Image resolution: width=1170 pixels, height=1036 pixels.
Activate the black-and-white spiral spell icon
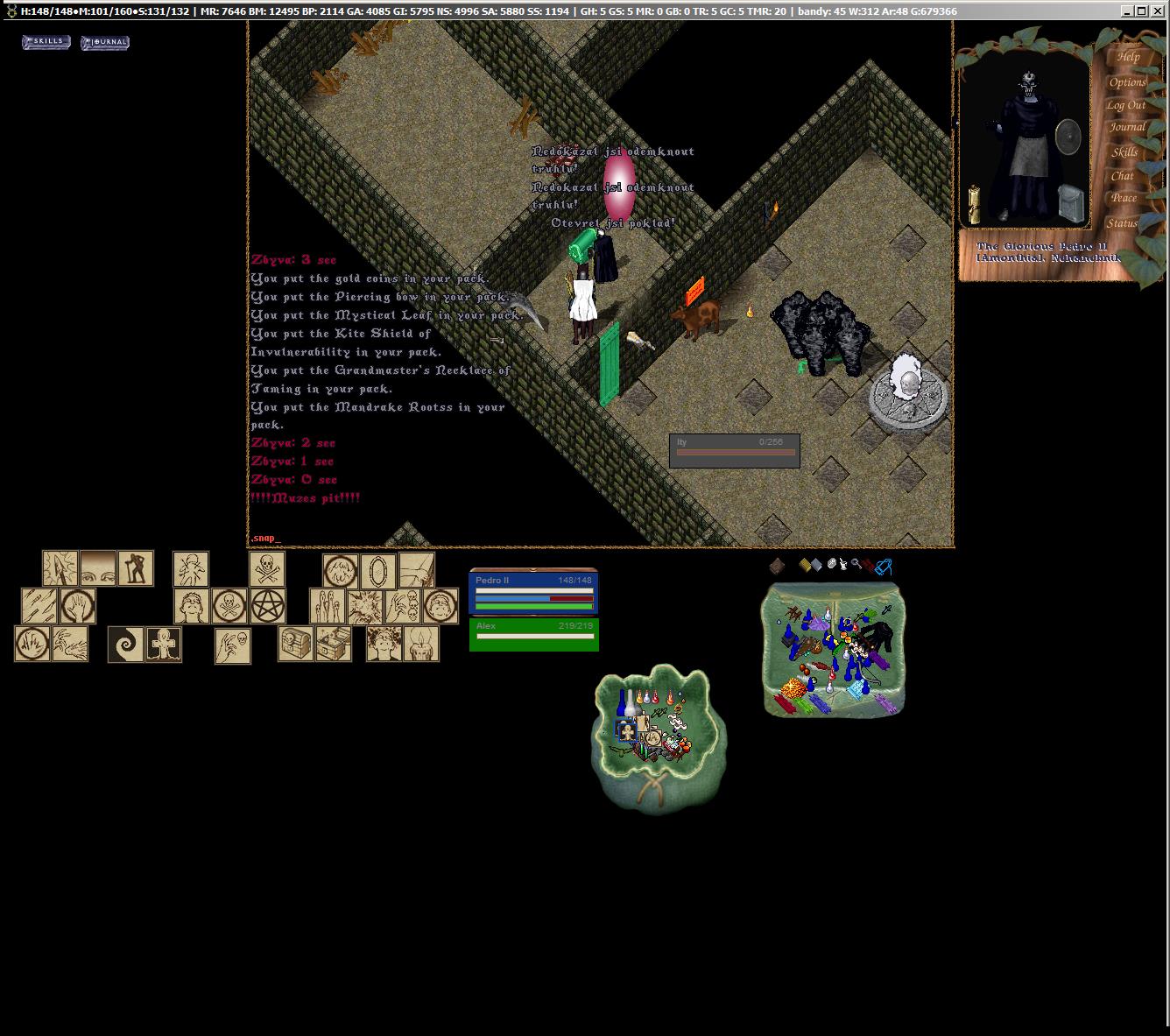[x=126, y=645]
